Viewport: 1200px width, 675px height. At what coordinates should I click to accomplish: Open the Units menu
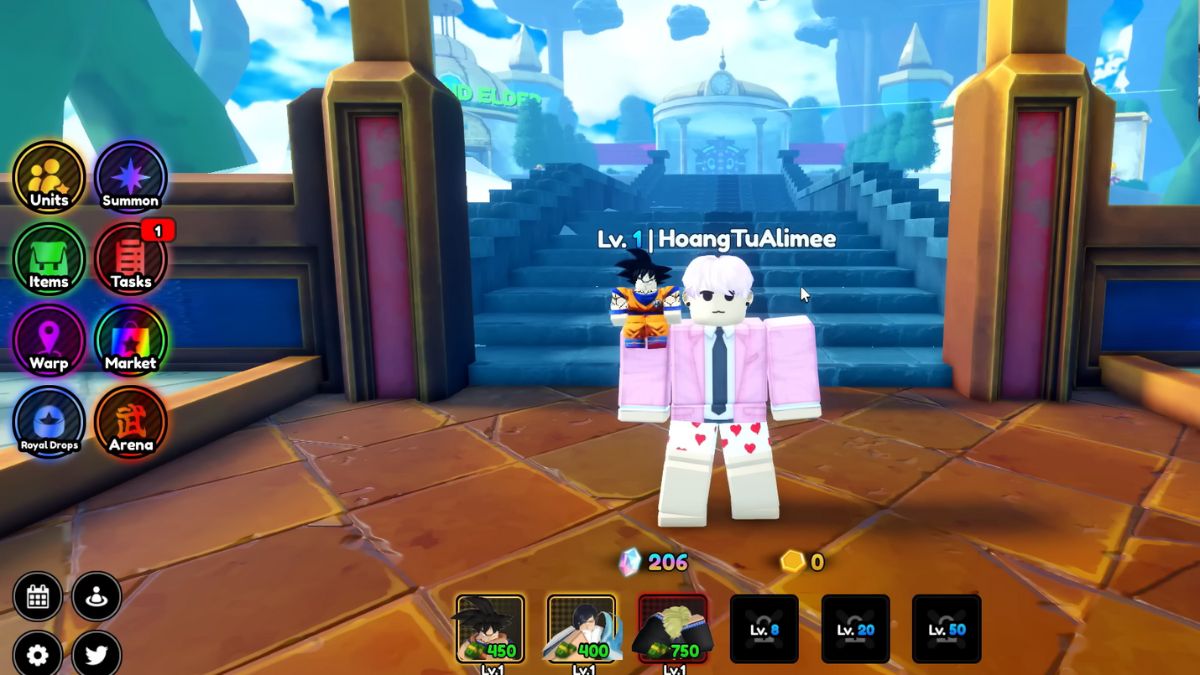click(48, 178)
